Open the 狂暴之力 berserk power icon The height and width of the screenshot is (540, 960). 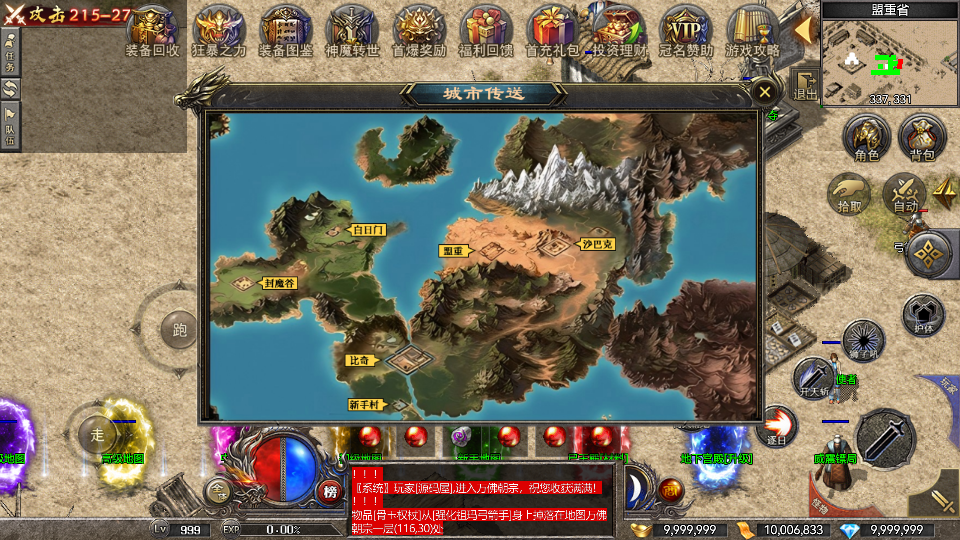coord(218,31)
